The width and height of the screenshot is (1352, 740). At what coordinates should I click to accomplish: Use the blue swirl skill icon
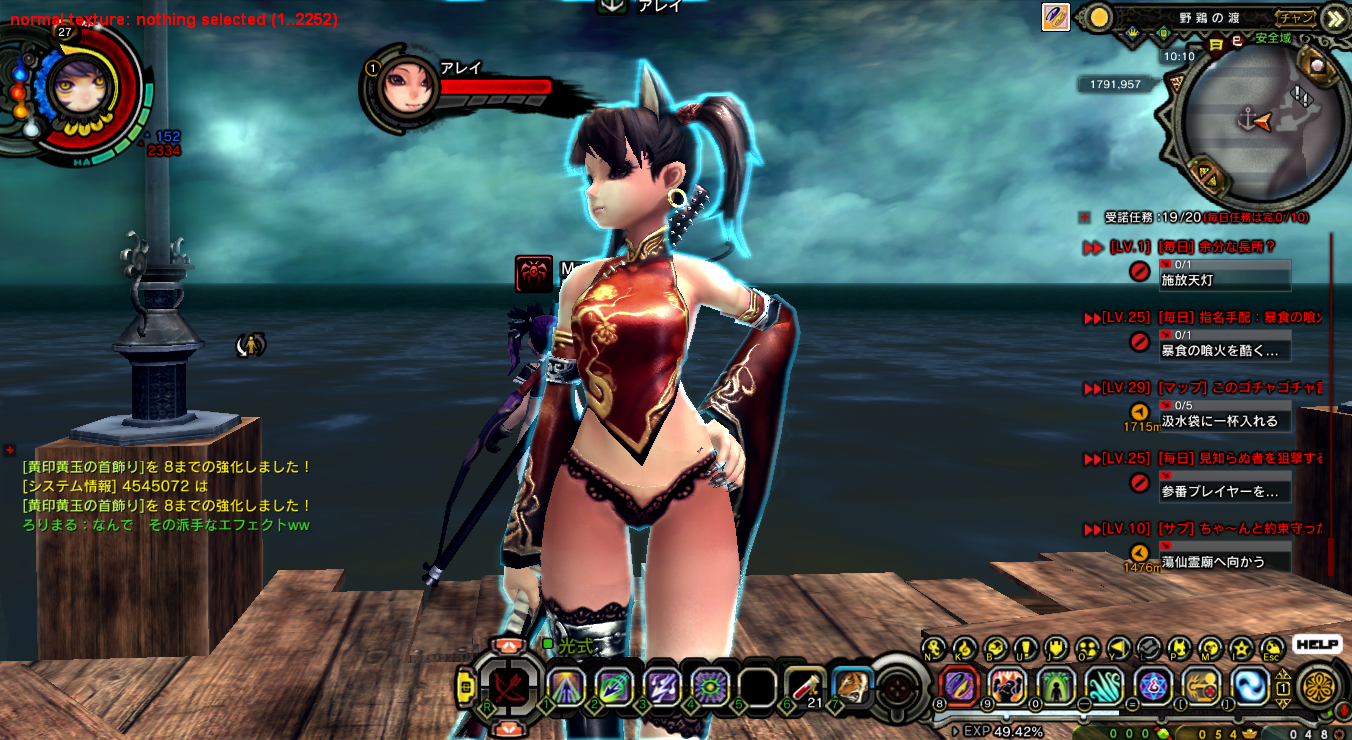point(1250,686)
